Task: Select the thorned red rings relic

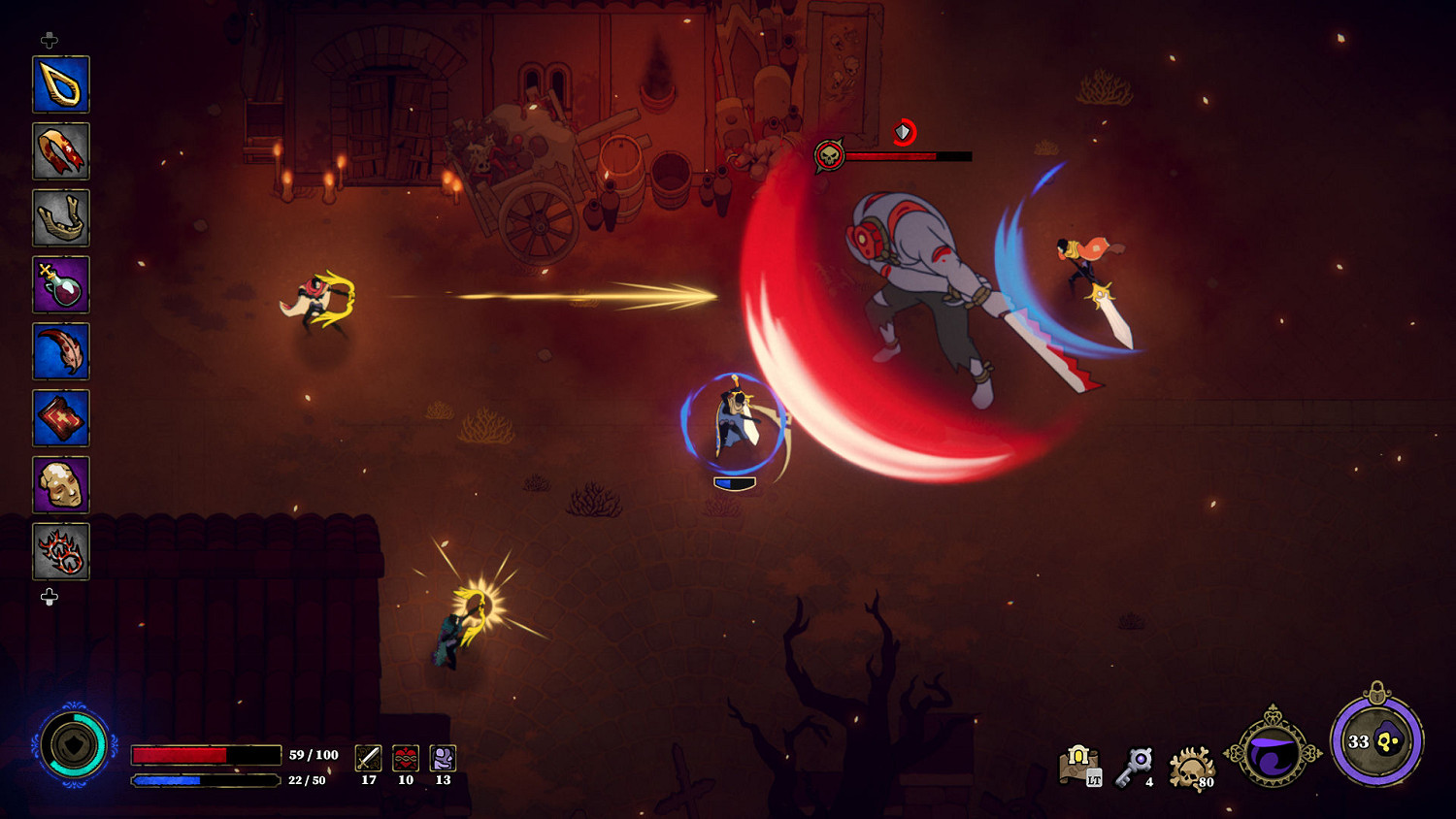Action: (x=61, y=551)
